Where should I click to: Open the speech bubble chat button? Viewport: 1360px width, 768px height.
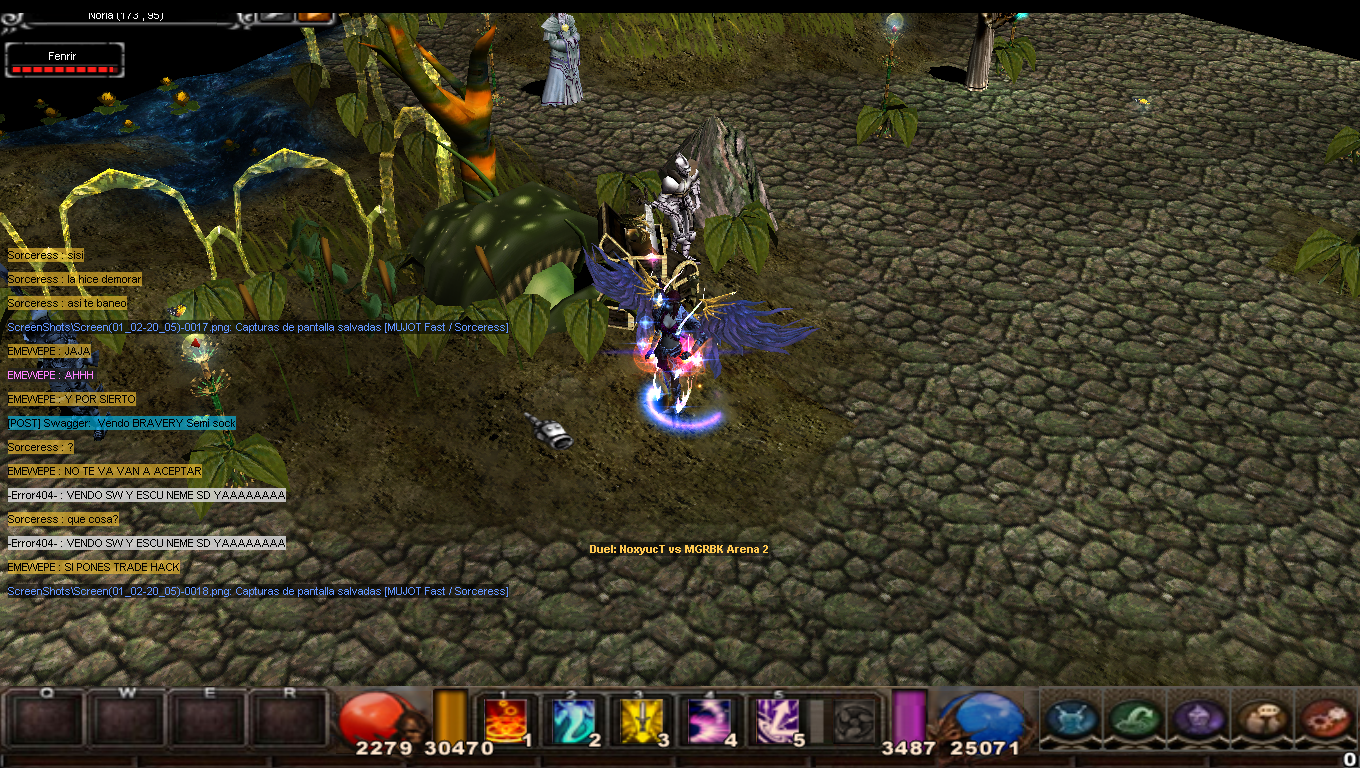click(1260, 719)
